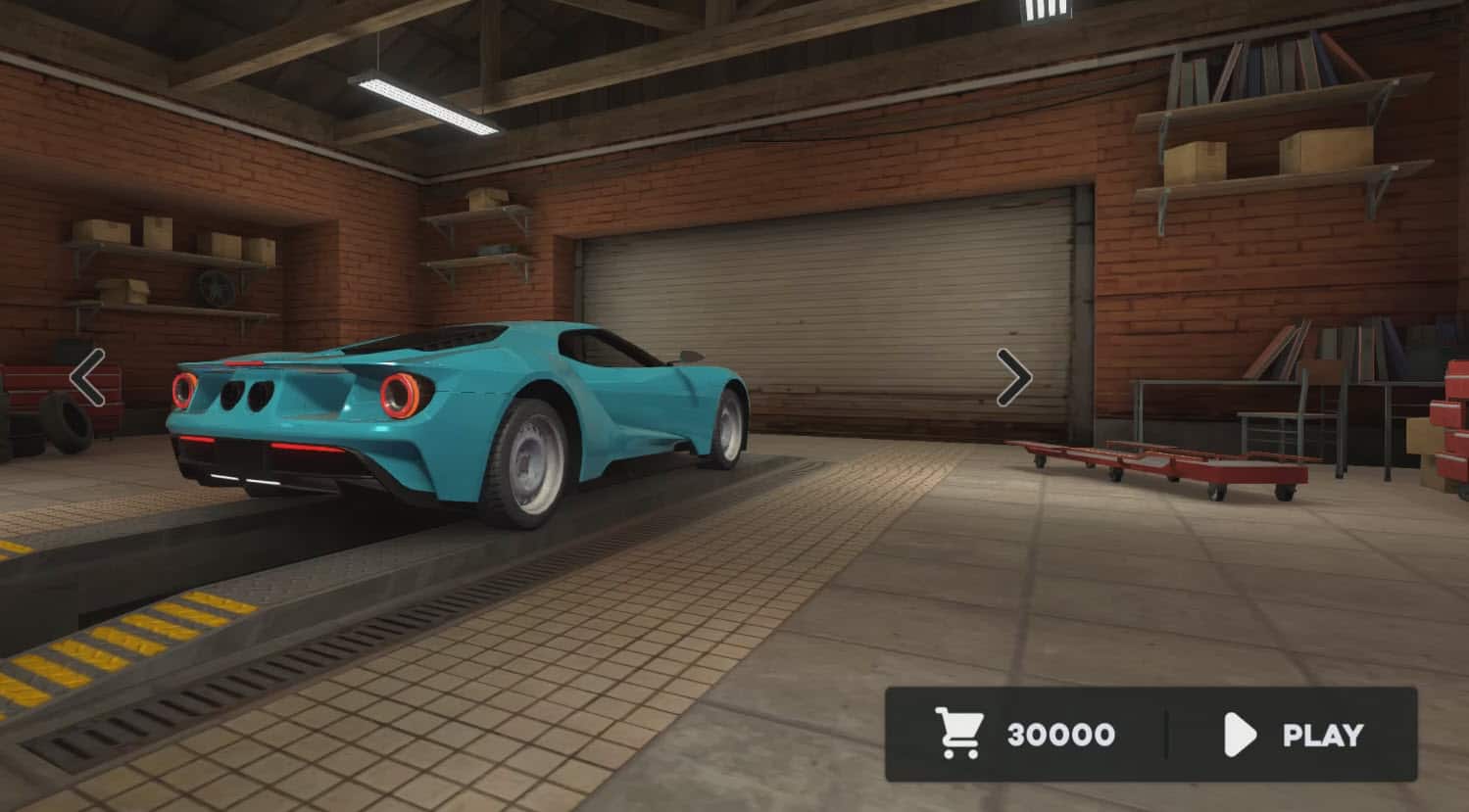The width and height of the screenshot is (1469, 812).
Task: Show the next car with right arrow
Action: point(1013,377)
